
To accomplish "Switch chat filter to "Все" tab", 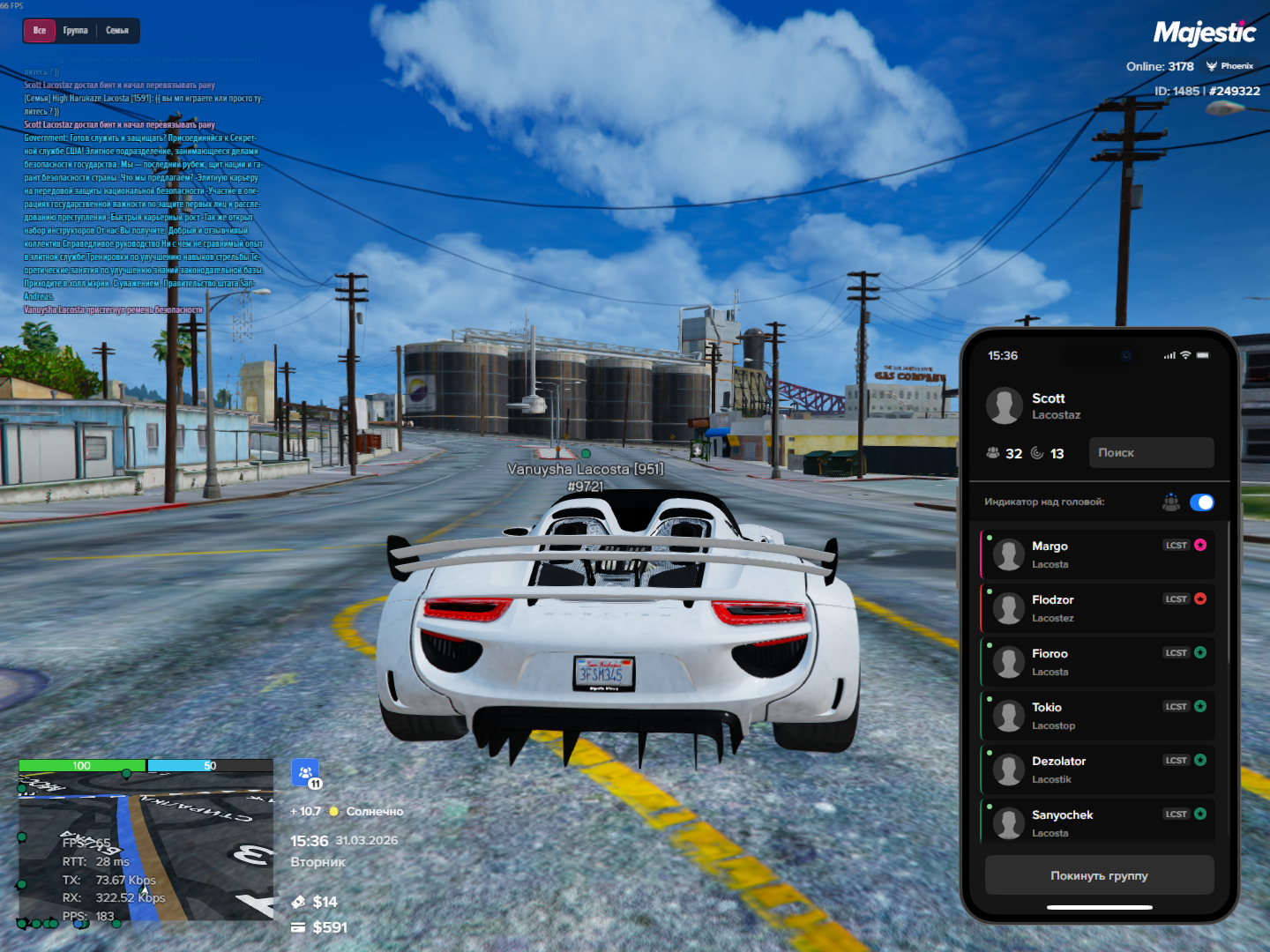I will point(40,31).
